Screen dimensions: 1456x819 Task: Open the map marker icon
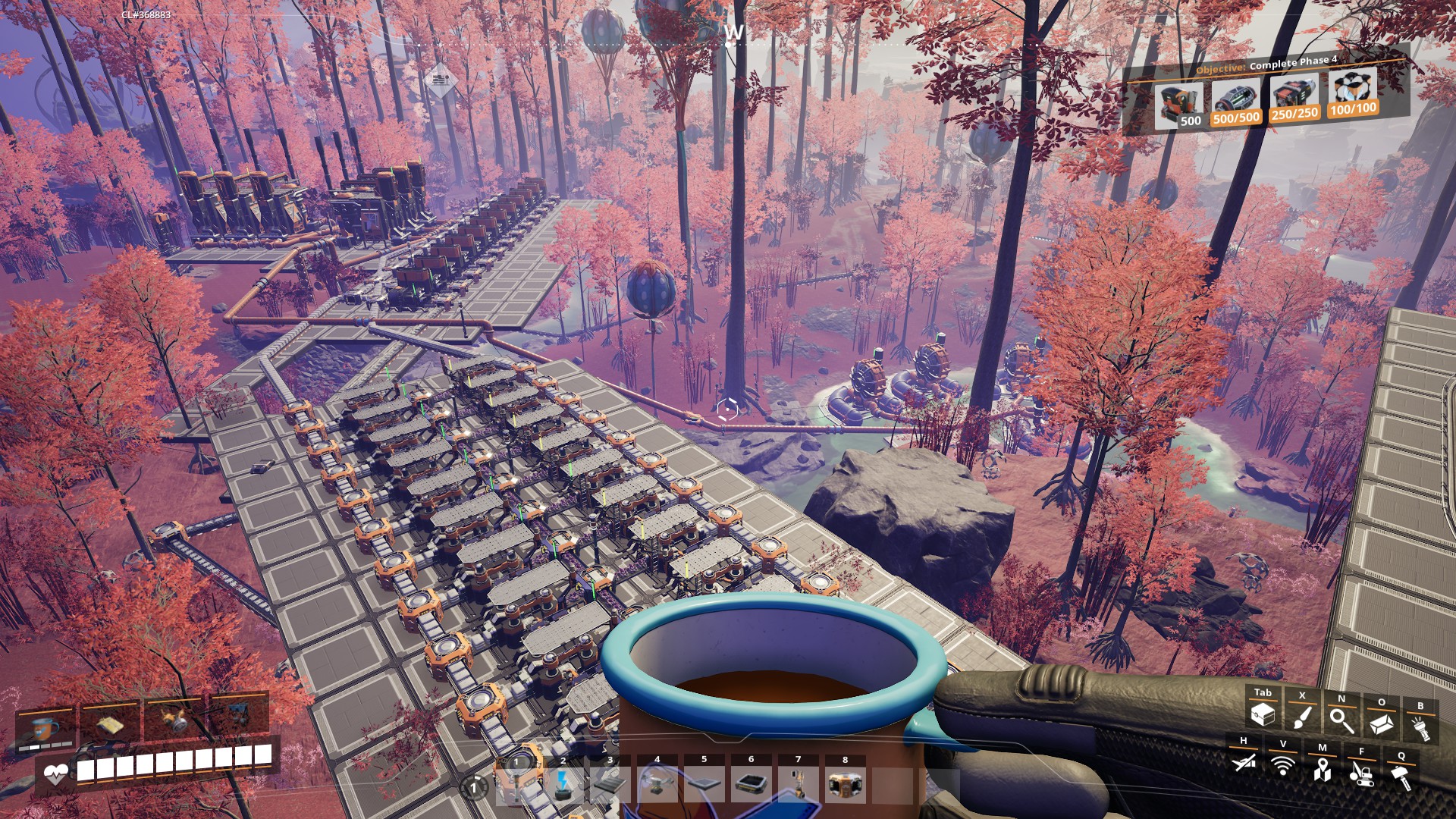1323,769
